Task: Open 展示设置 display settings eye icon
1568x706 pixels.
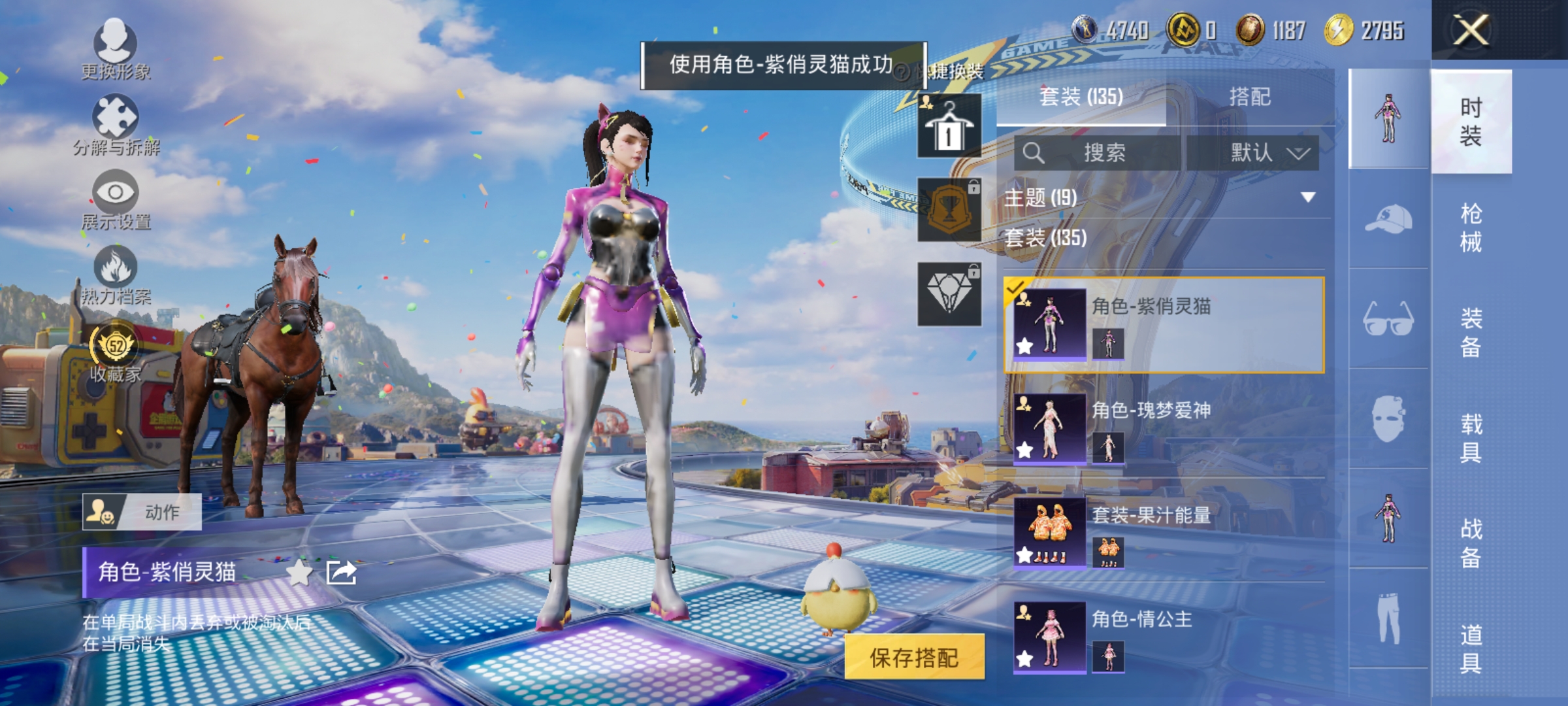Action: coord(116,193)
